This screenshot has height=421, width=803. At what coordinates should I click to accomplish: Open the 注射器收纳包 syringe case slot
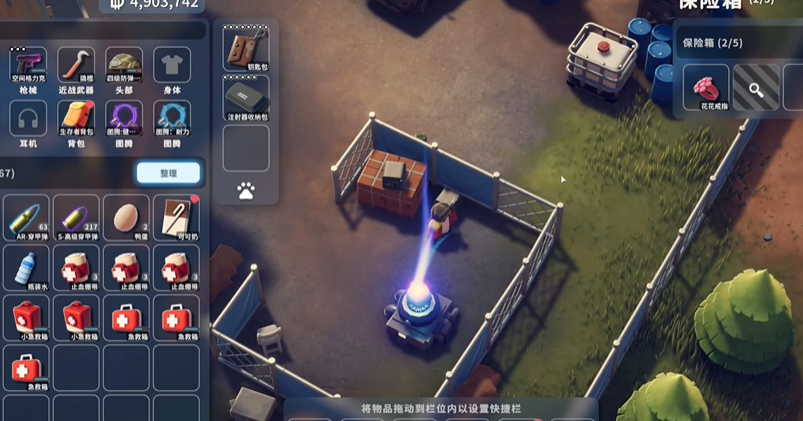[x=246, y=98]
